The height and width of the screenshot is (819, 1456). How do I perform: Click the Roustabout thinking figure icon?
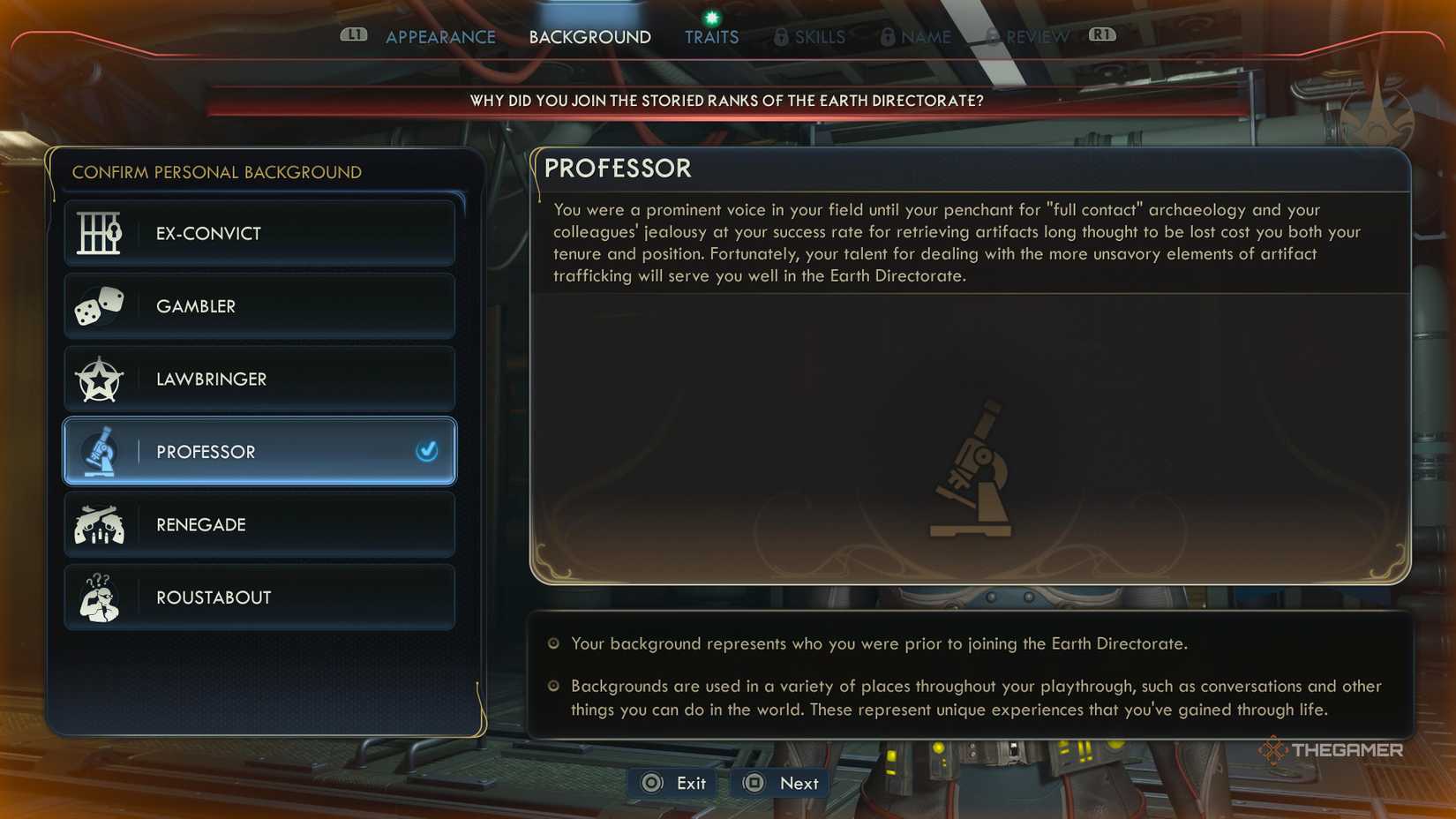99,597
